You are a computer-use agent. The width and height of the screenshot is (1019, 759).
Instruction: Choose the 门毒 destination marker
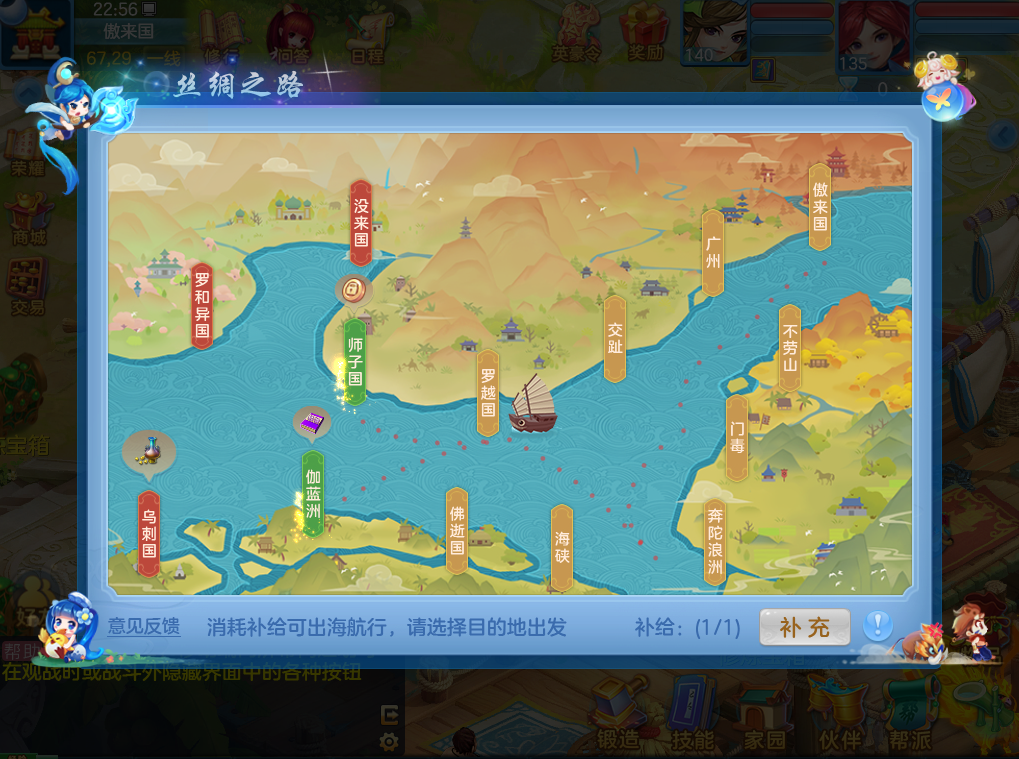[x=737, y=437]
